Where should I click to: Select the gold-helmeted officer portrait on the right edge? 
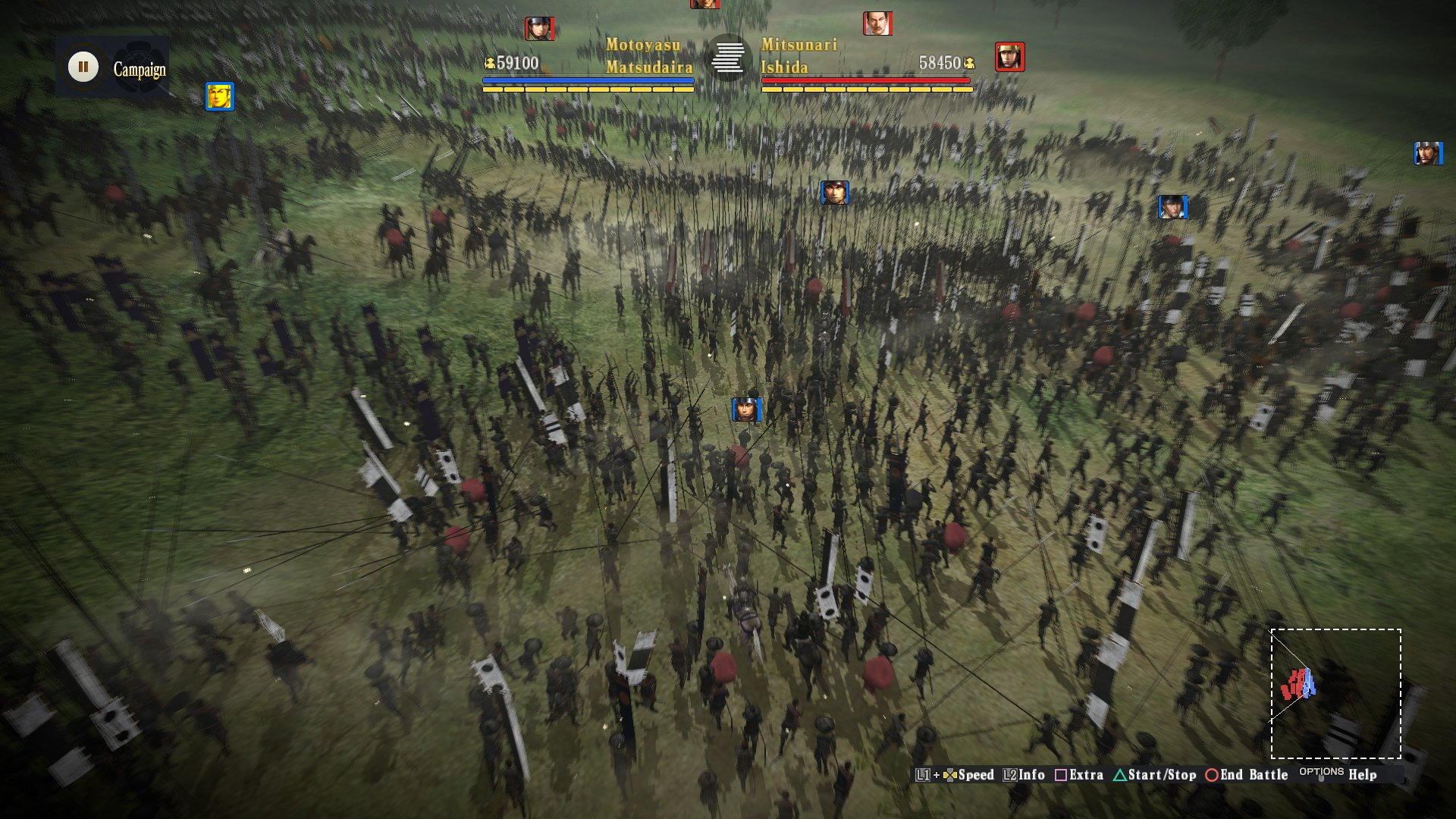point(1009,58)
